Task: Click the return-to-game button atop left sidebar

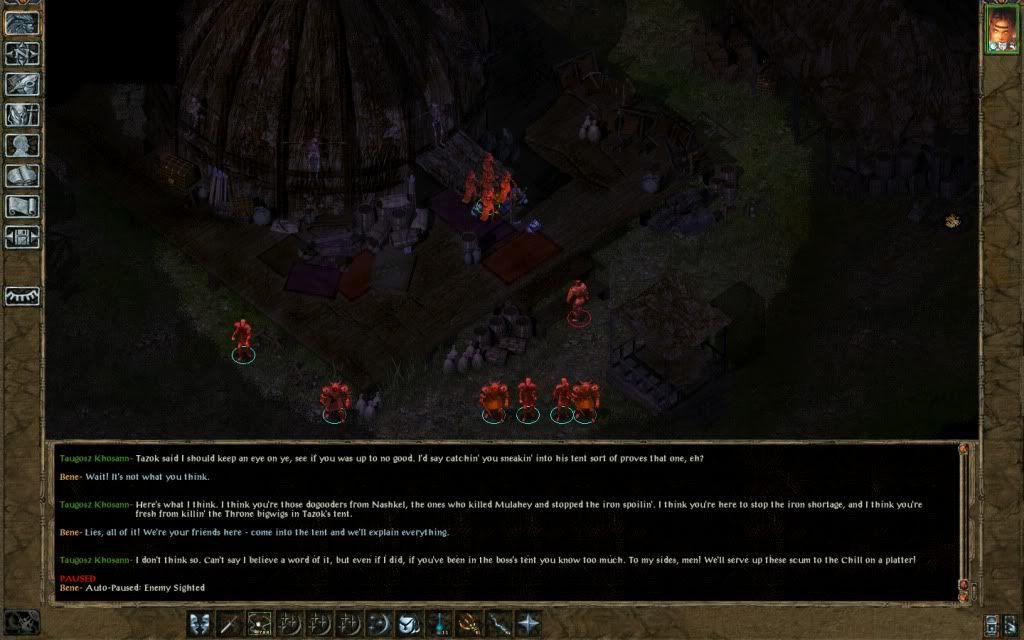Action: pyautogui.click(x=22, y=23)
